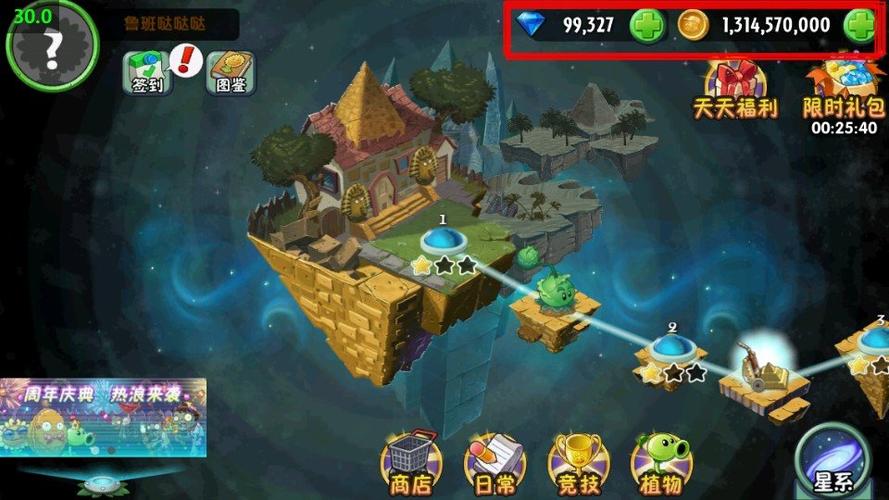
Task: Open the 签到 daily check-in
Action: [148, 73]
